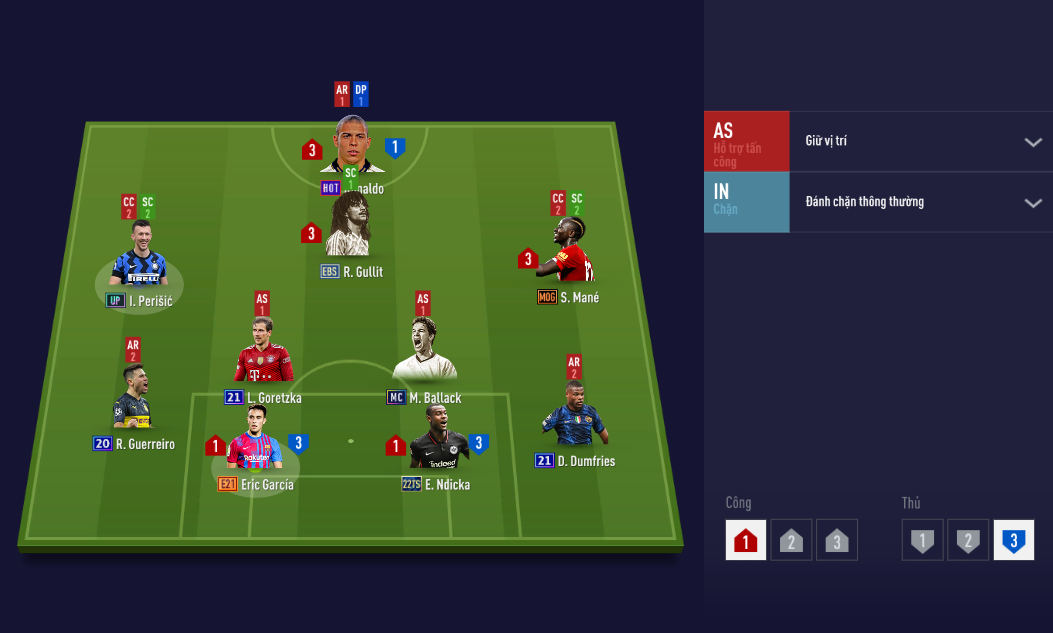Screen dimensions: 1053x633
Task: Set attack level to 3
Action: point(837,540)
